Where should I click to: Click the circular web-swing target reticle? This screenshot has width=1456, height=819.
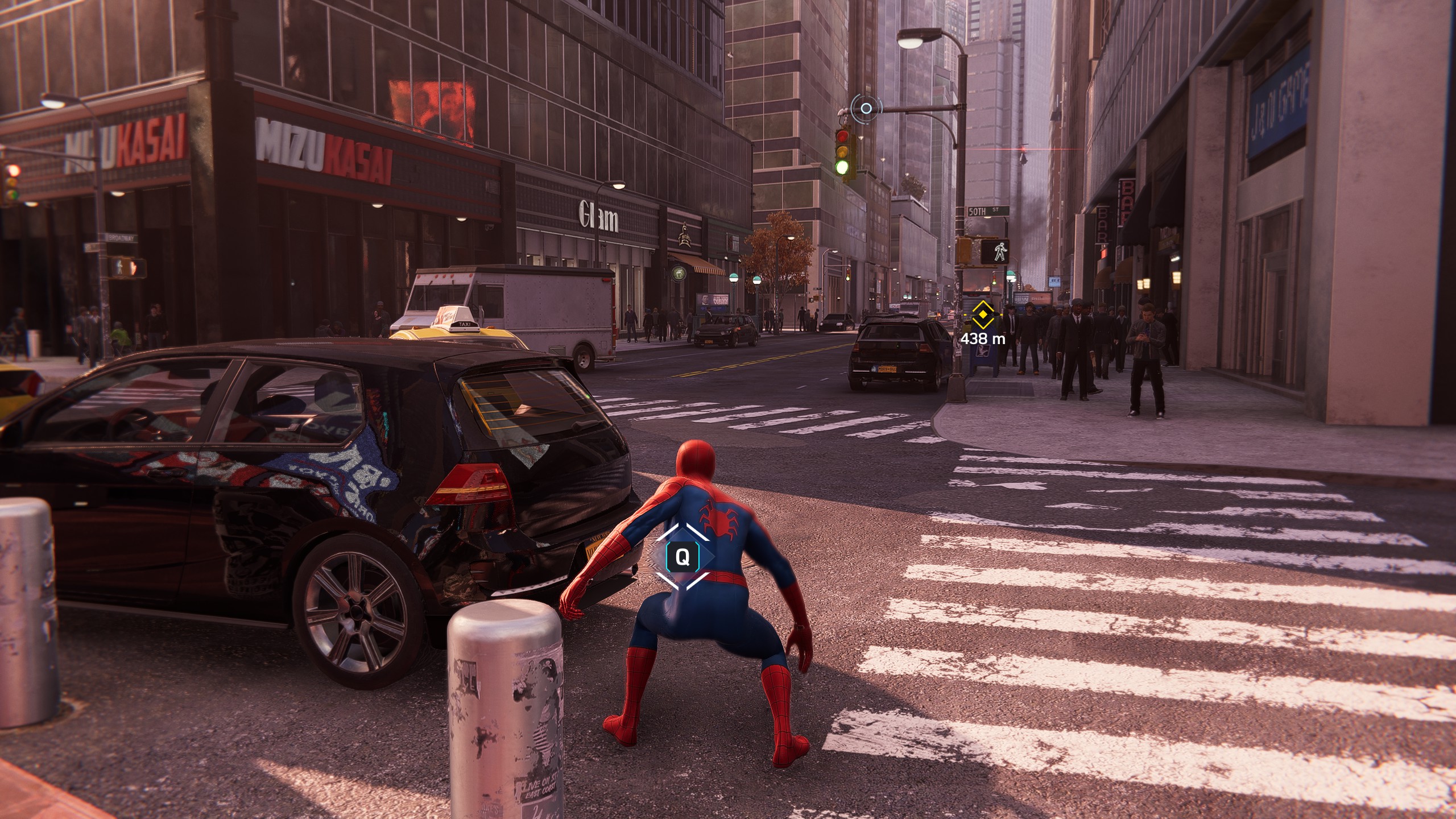click(x=866, y=108)
